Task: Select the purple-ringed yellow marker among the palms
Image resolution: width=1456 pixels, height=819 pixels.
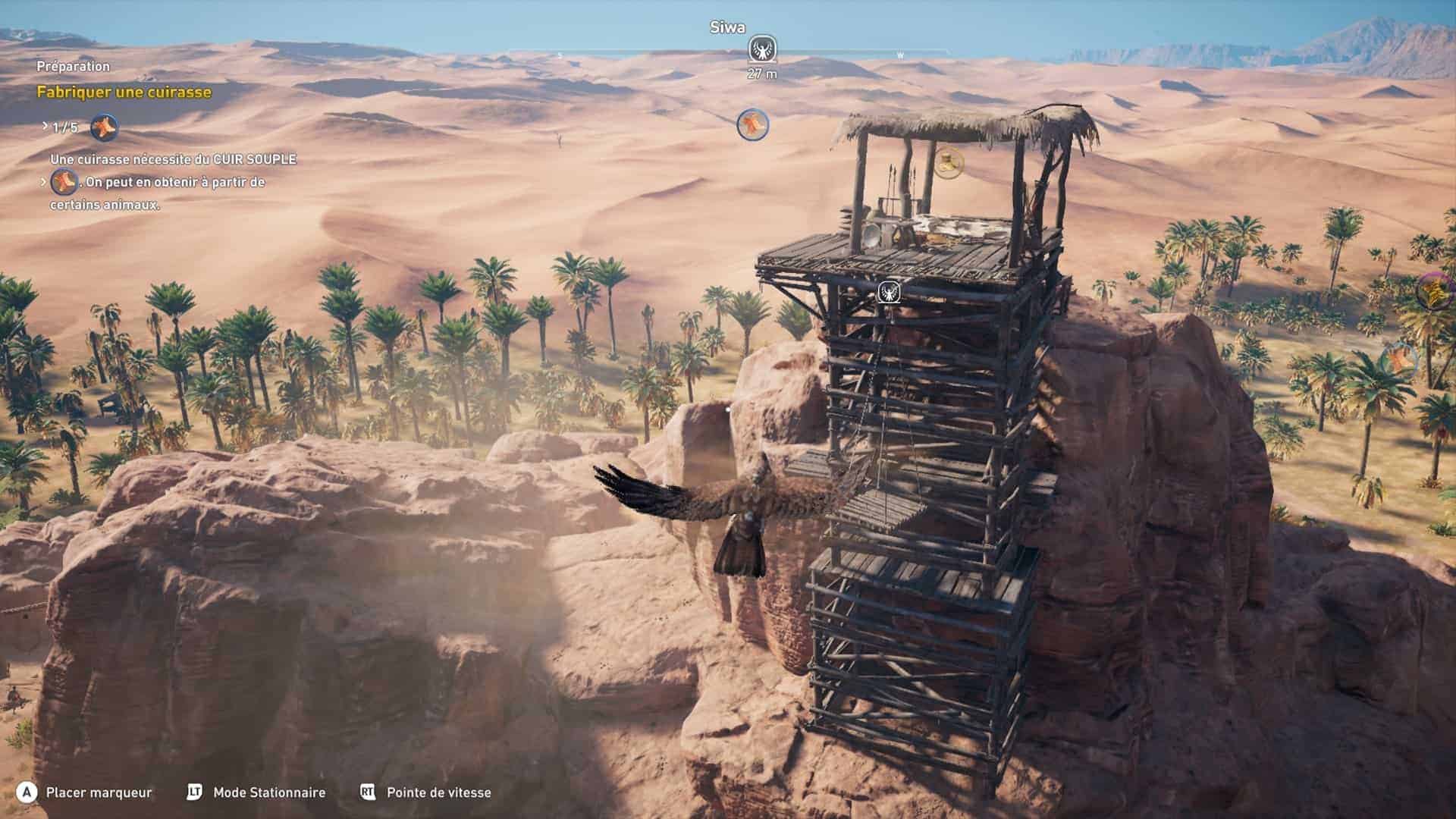Action: tap(1436, 291)
